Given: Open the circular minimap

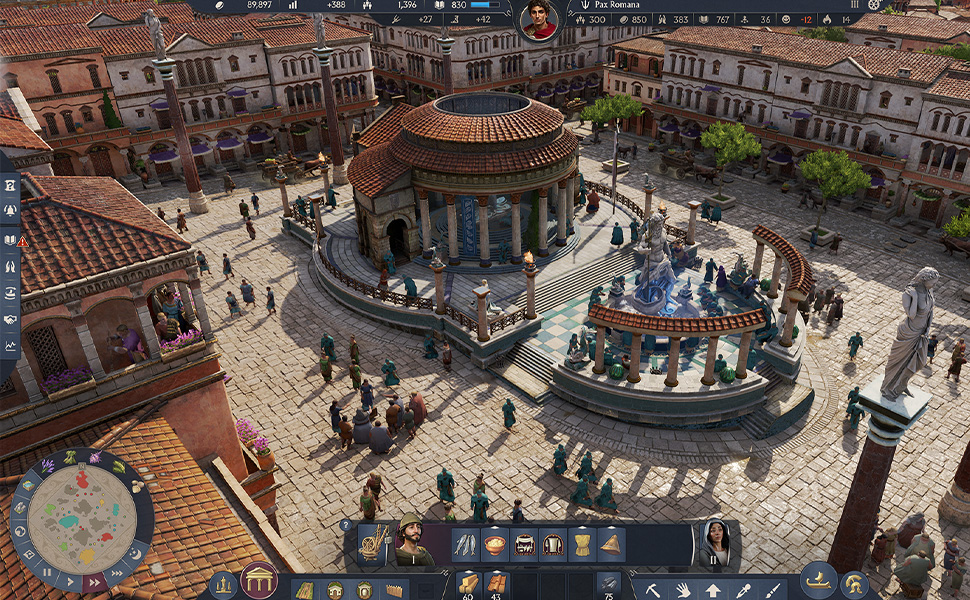Looking at the screenshot, I should pos(81,519).
